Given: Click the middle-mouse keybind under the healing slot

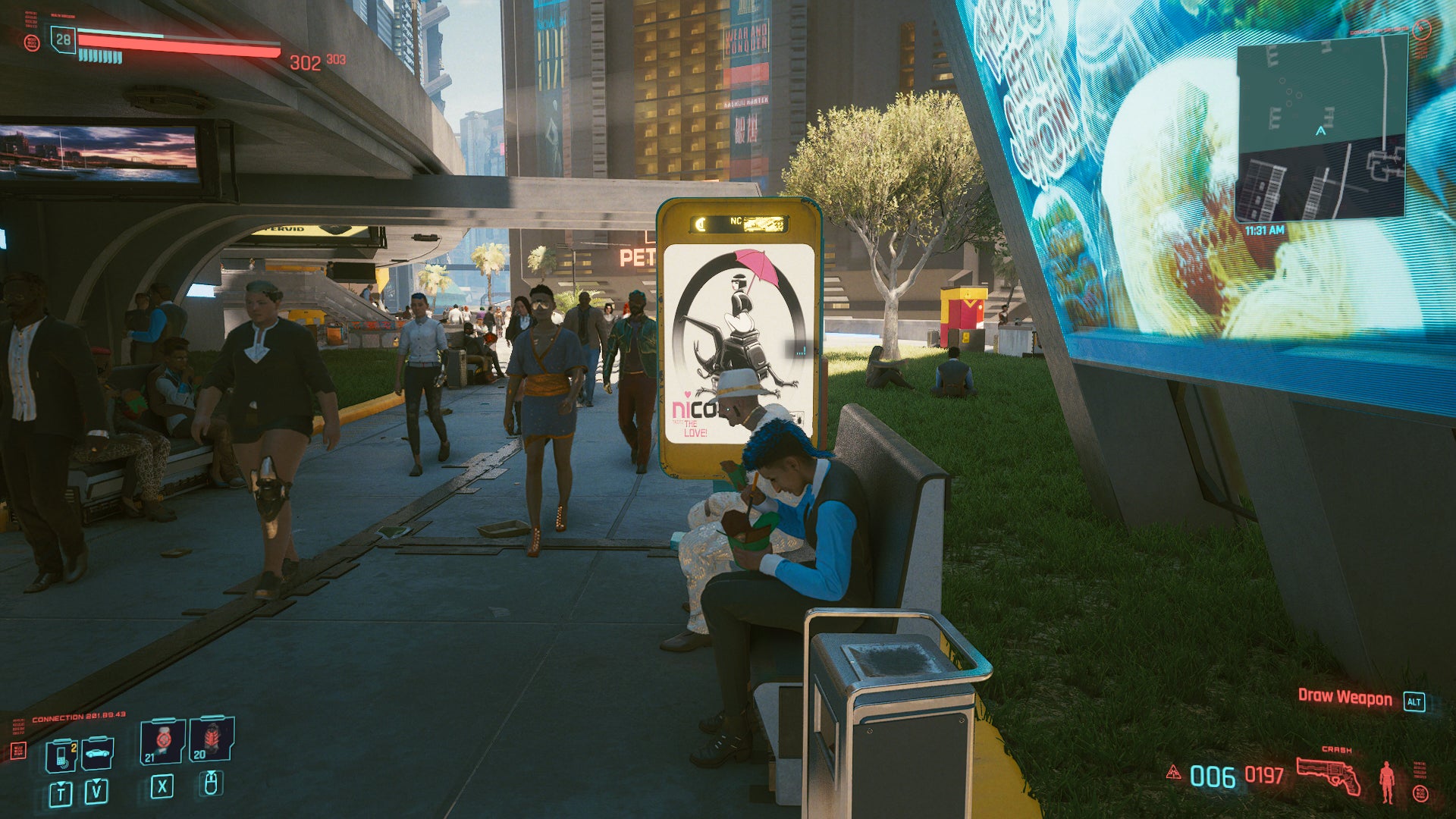Looking at the screenshot, I should [x=212, y=786].
